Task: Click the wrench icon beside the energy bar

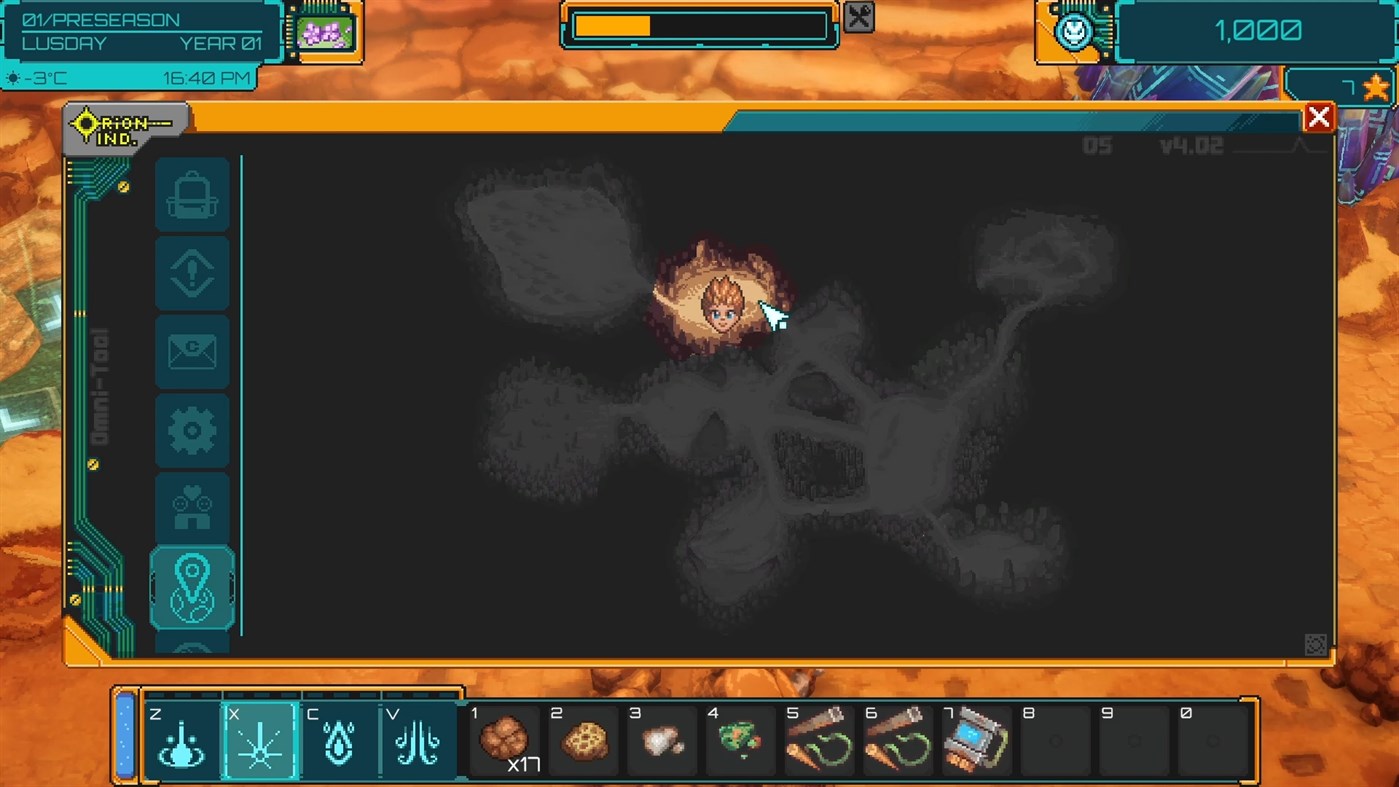Action: (x=858, y=18)
